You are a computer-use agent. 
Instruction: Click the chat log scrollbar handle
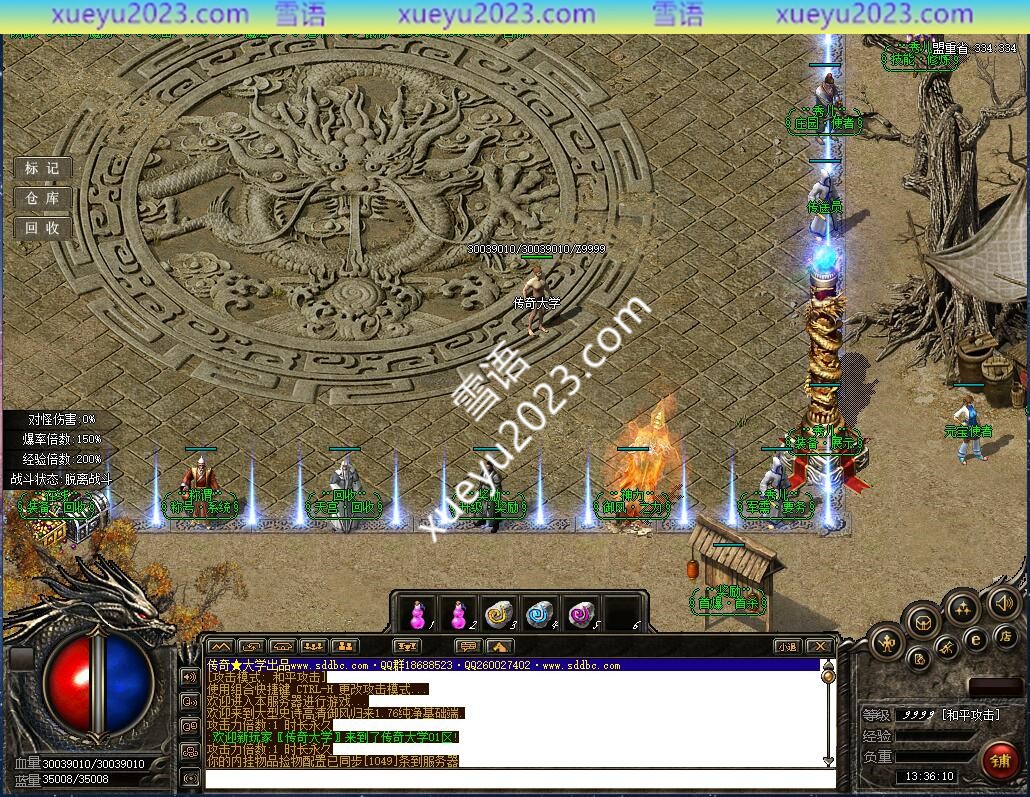coord(828,675)
